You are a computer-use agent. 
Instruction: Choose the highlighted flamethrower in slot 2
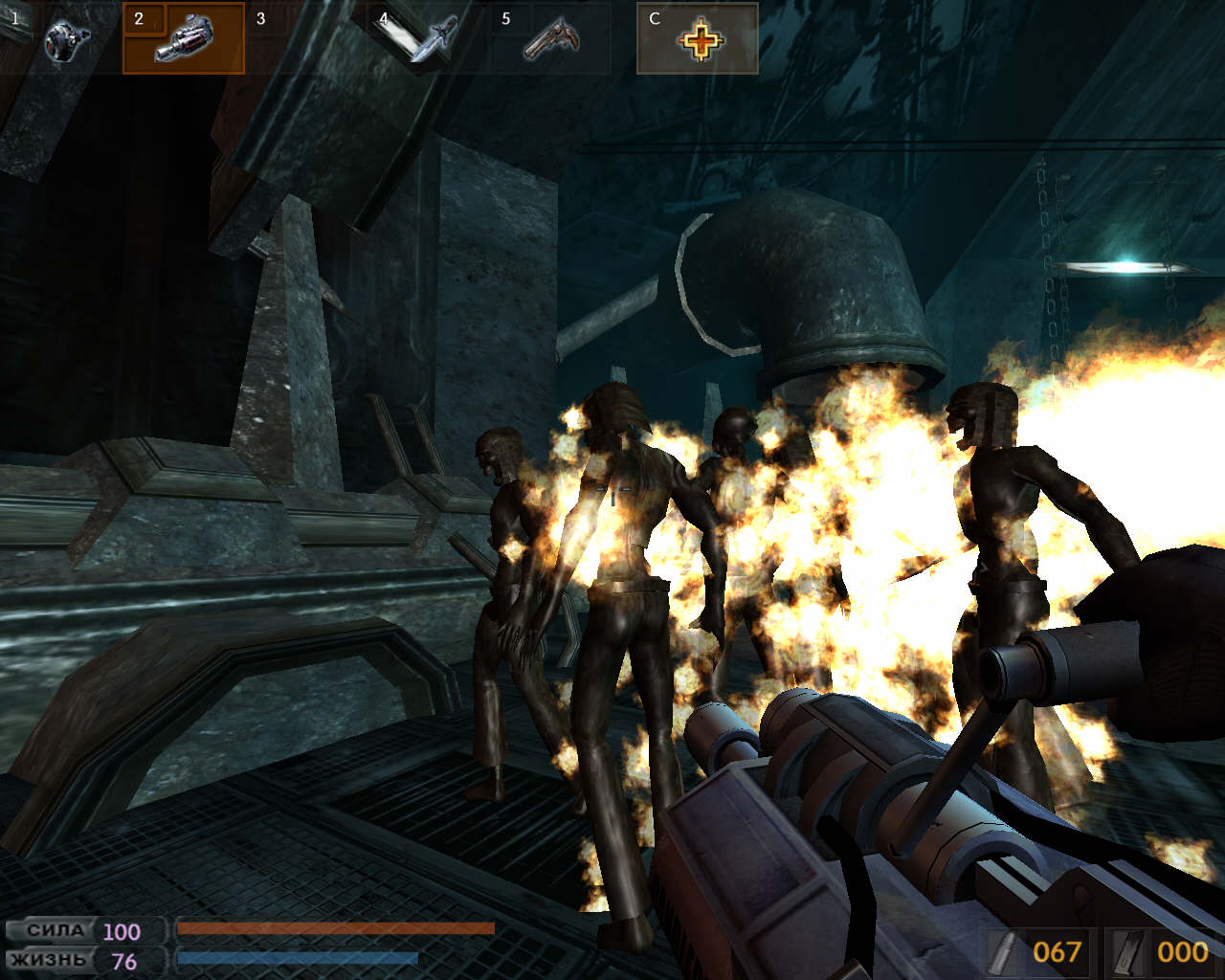(x=184, y=38)
